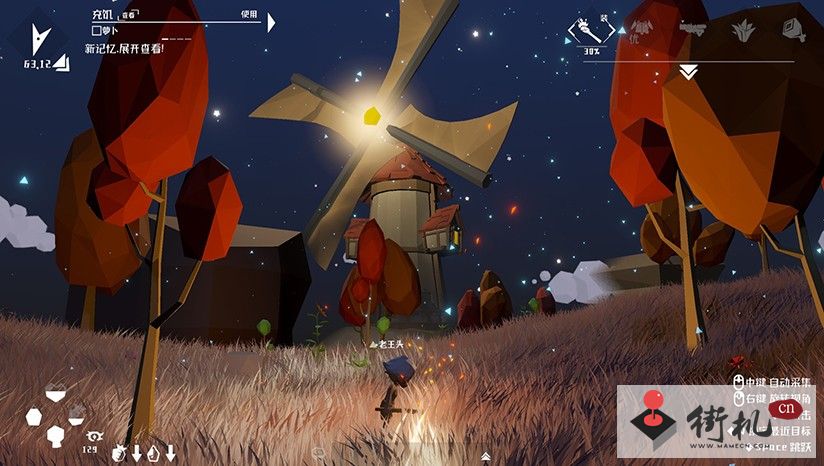Open the compass emblem with coordinates
Image resolution: width=824 pixels, height=466 pixels.
point(40,42)
